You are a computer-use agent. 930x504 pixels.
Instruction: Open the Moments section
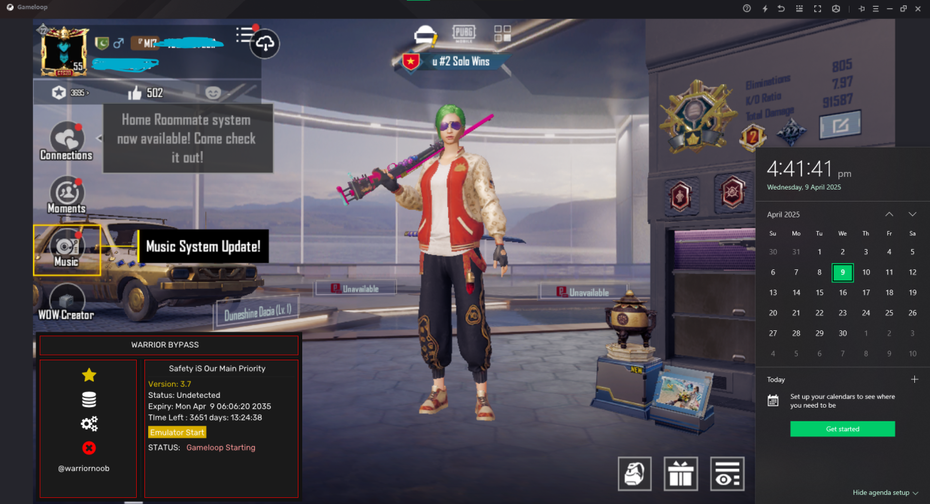[66, 195]
